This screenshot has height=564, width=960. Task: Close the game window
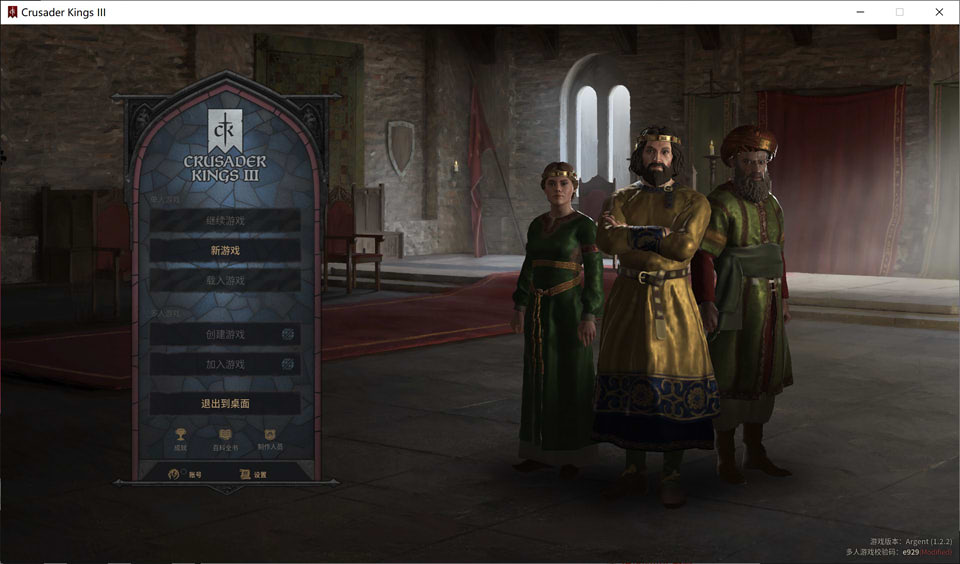tap(939, 12)
